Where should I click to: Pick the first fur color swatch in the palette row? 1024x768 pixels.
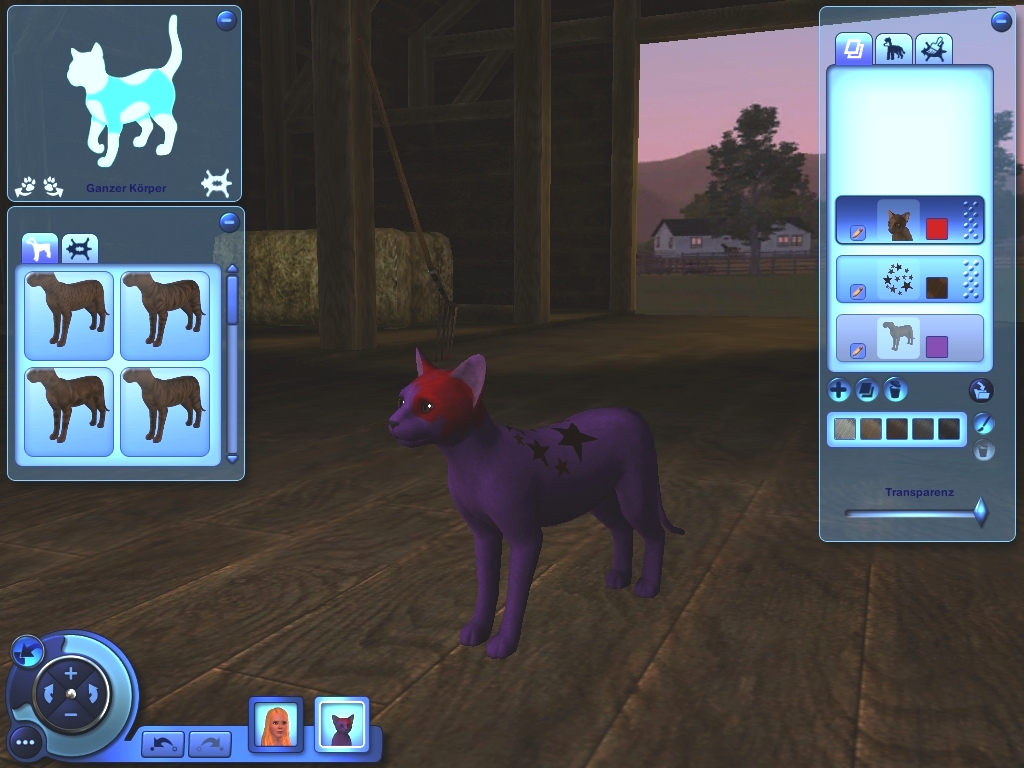846,430
